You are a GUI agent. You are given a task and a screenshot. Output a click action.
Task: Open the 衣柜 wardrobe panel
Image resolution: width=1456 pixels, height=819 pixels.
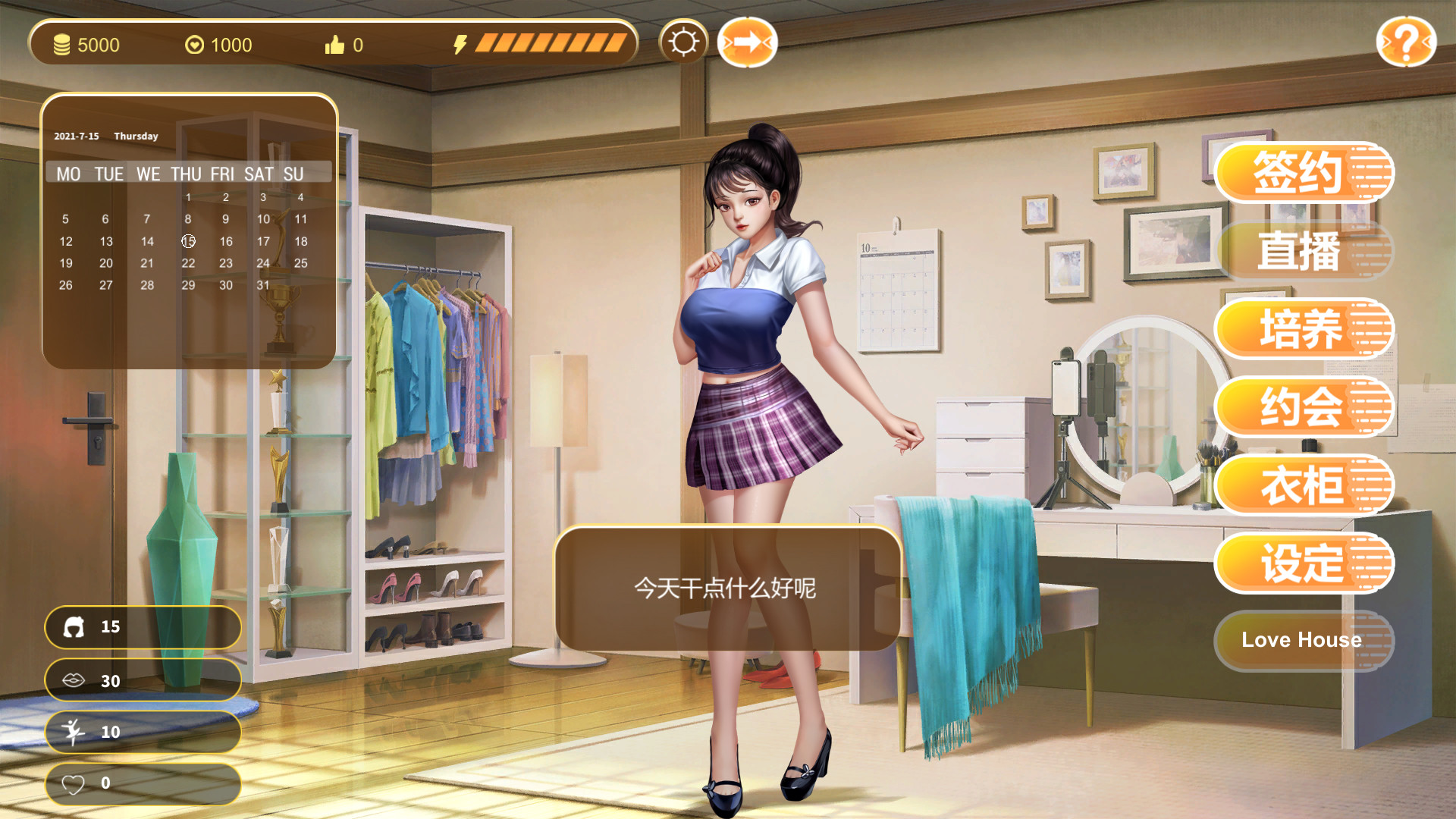pyautogui.click(x=1304, y=485)
